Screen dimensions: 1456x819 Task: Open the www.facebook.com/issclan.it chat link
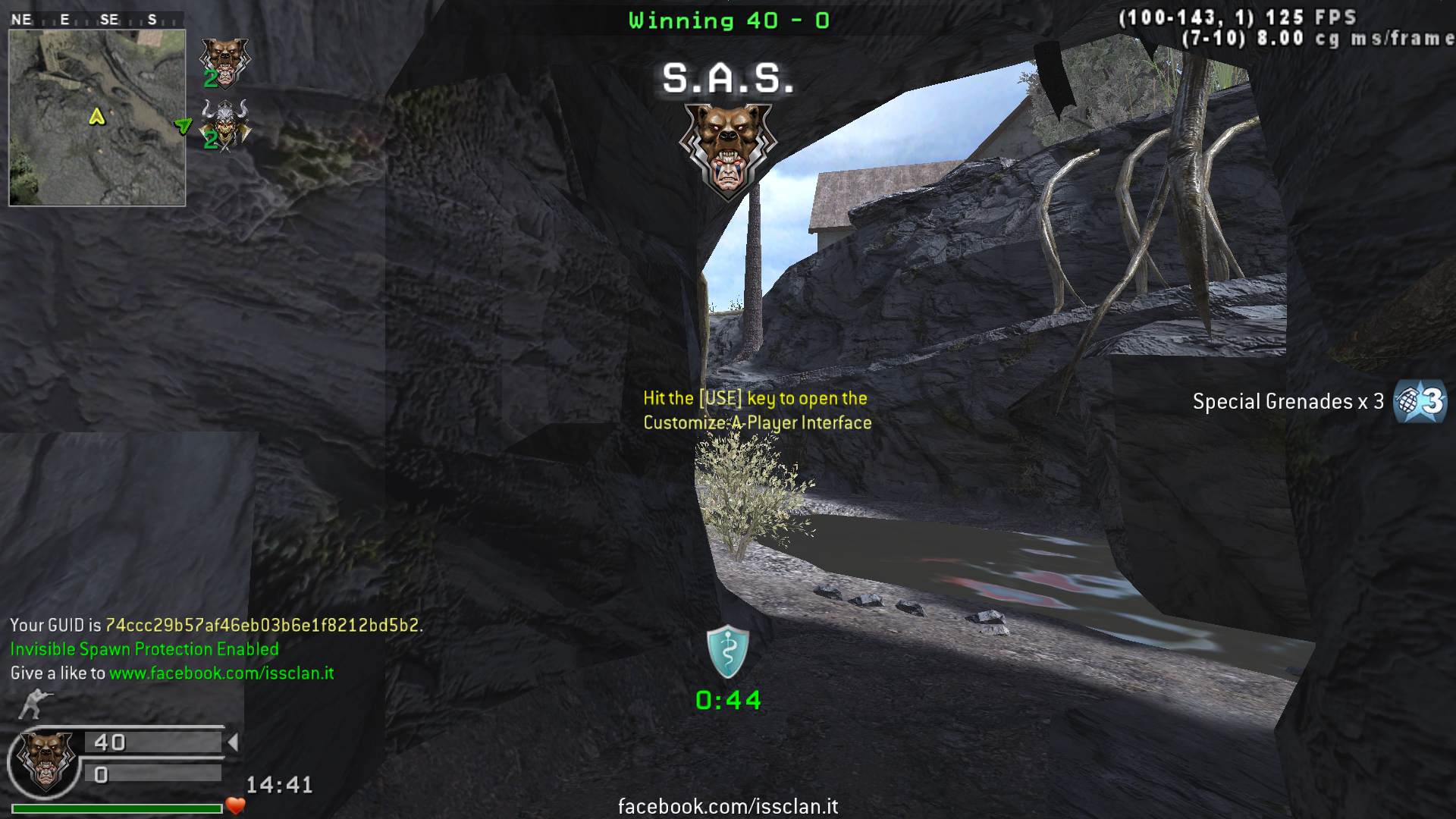[x=221, y=673]
